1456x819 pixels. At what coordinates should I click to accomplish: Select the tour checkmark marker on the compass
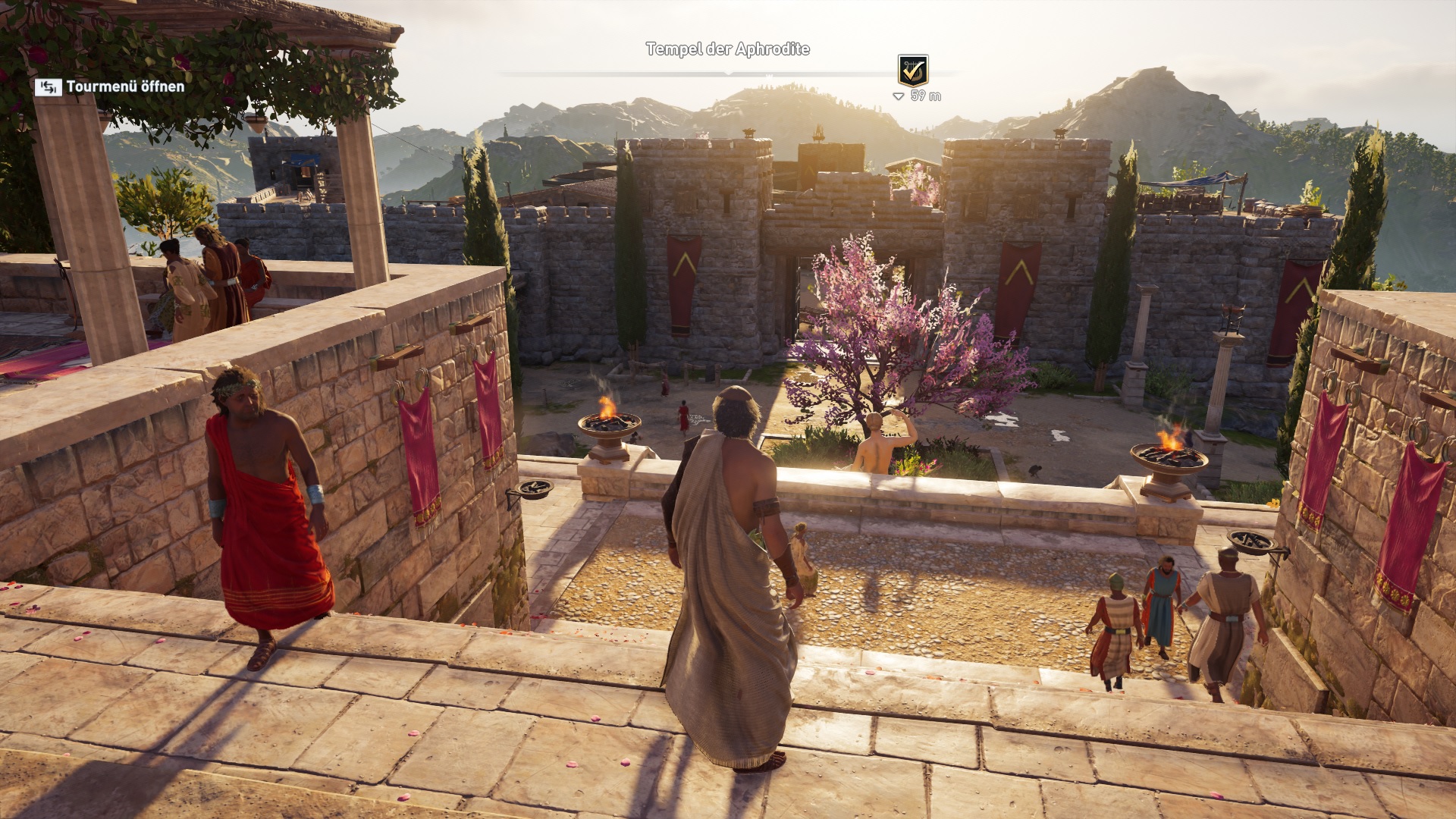pyautogui.click(x=912, y=71)
